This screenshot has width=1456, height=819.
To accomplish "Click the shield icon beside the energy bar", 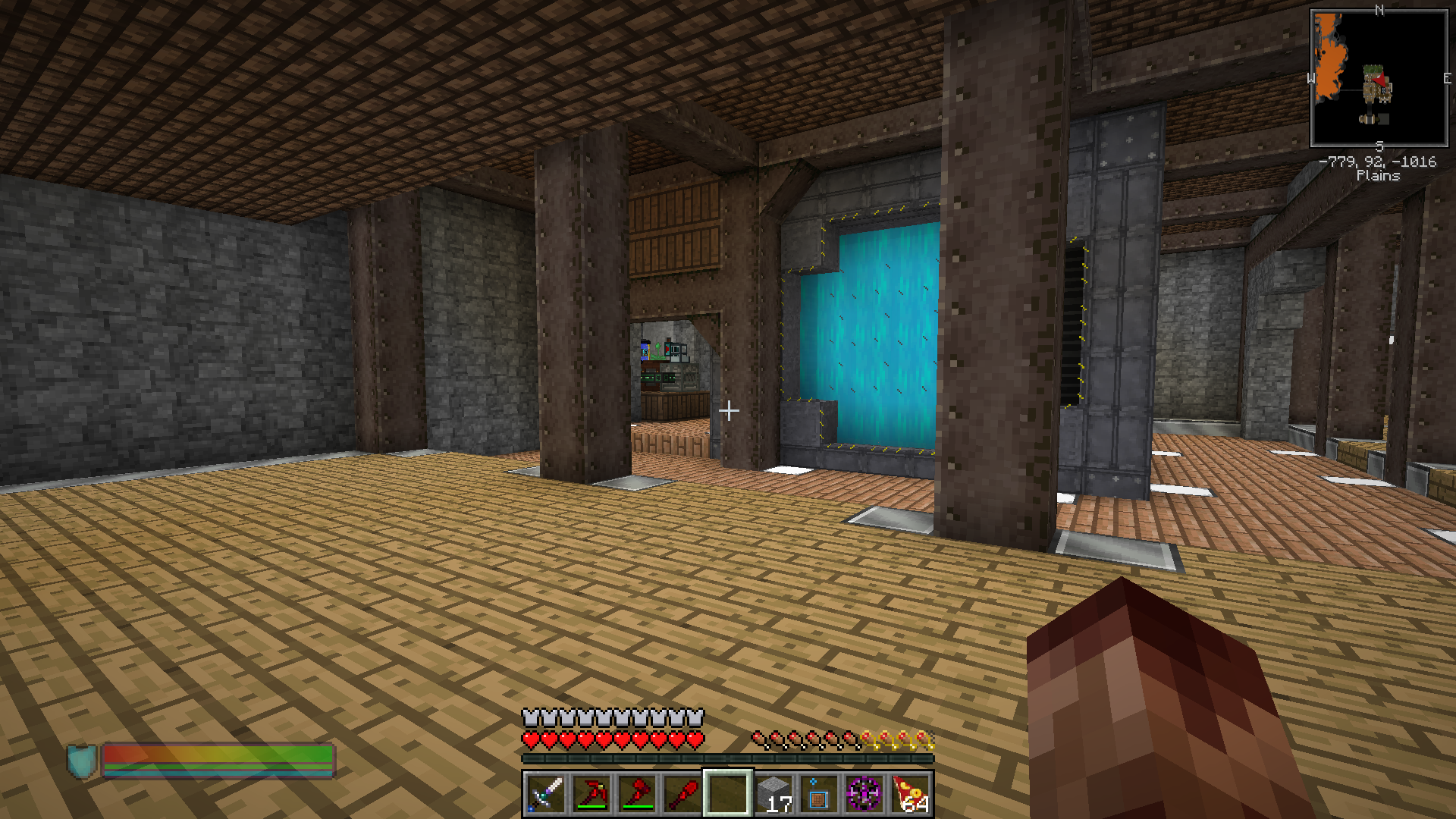I will pos(82,761).
